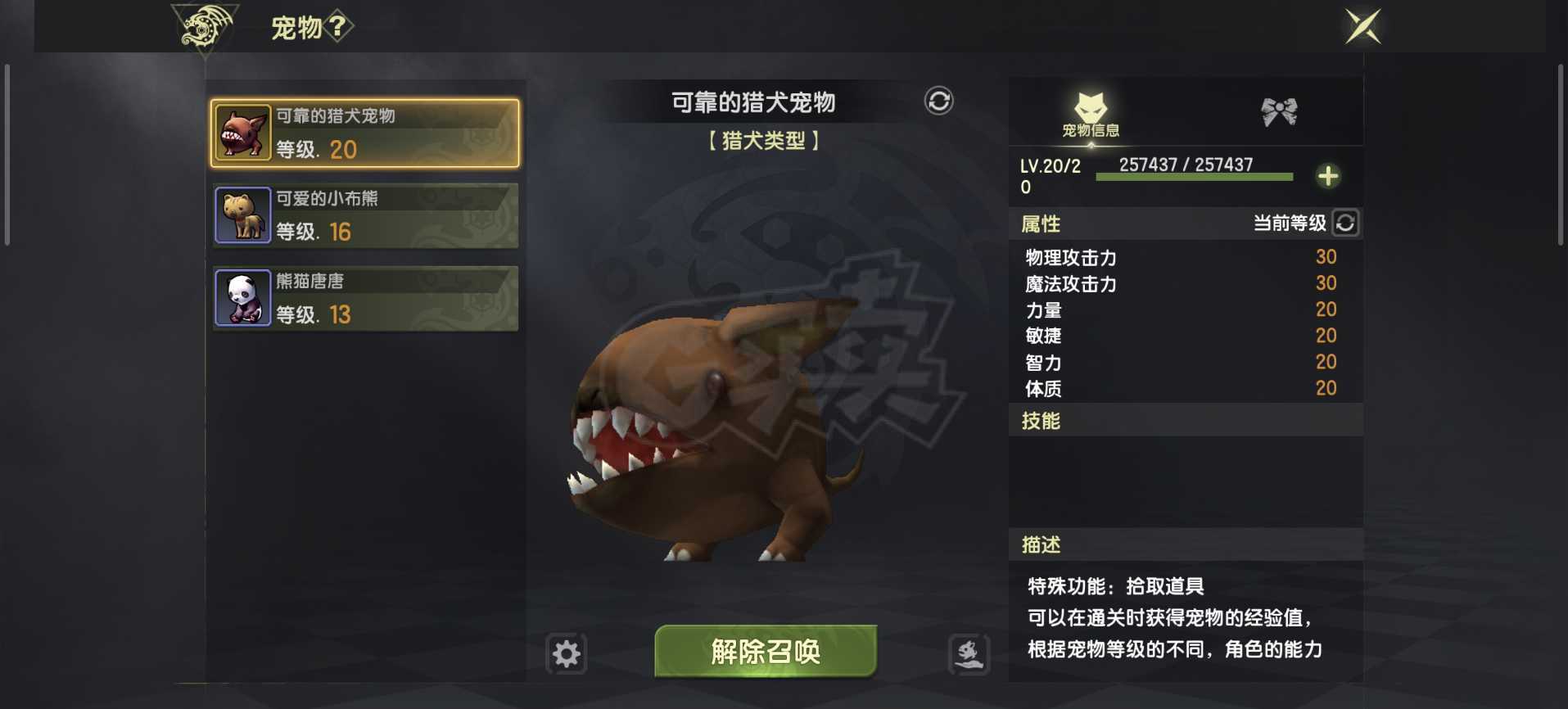Click the pet feeding icon near 解除召唤
1568x709 pixels.
coord(969,654)
